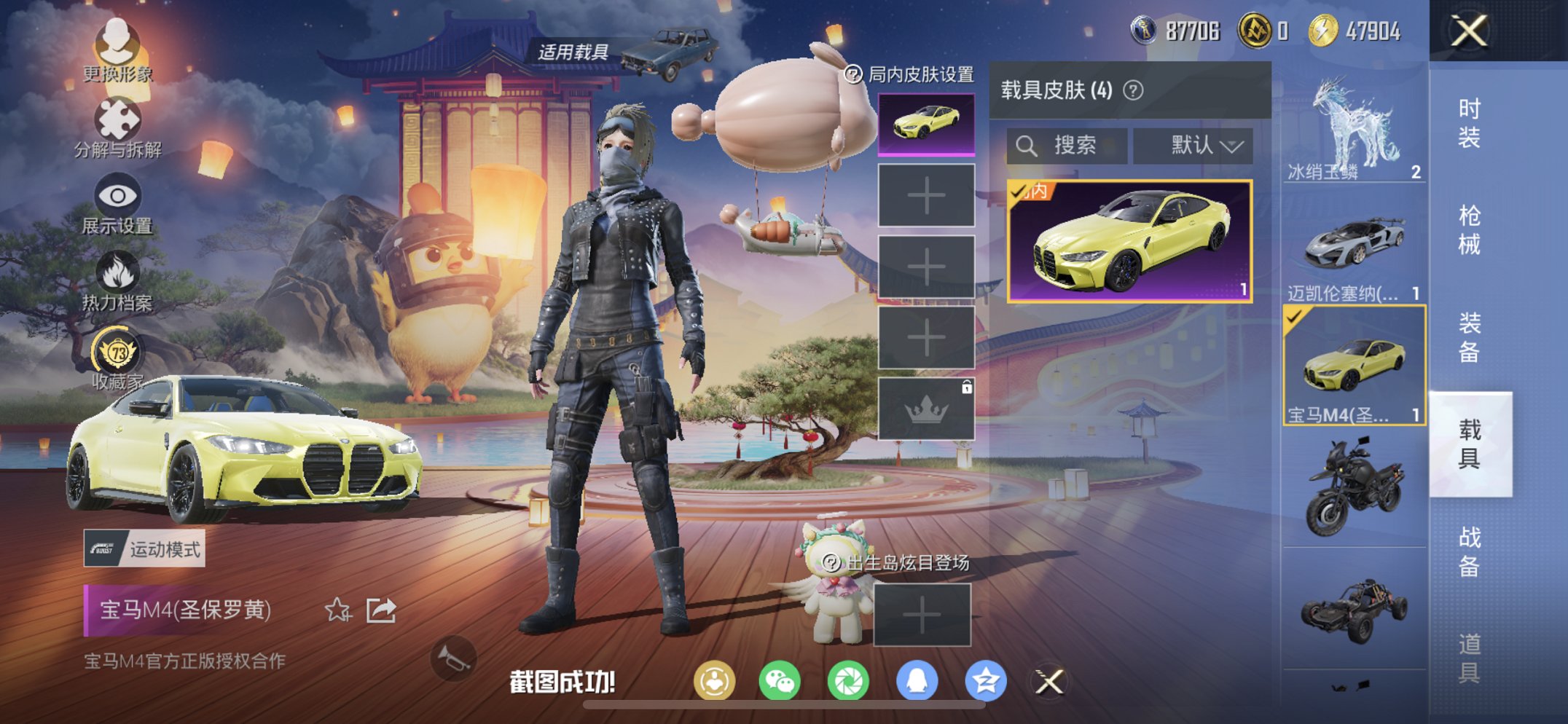1568x724 pixels.
Task: Open 局内皮肤设置 in-match skin settings
Action: click(x=907, y=73)
